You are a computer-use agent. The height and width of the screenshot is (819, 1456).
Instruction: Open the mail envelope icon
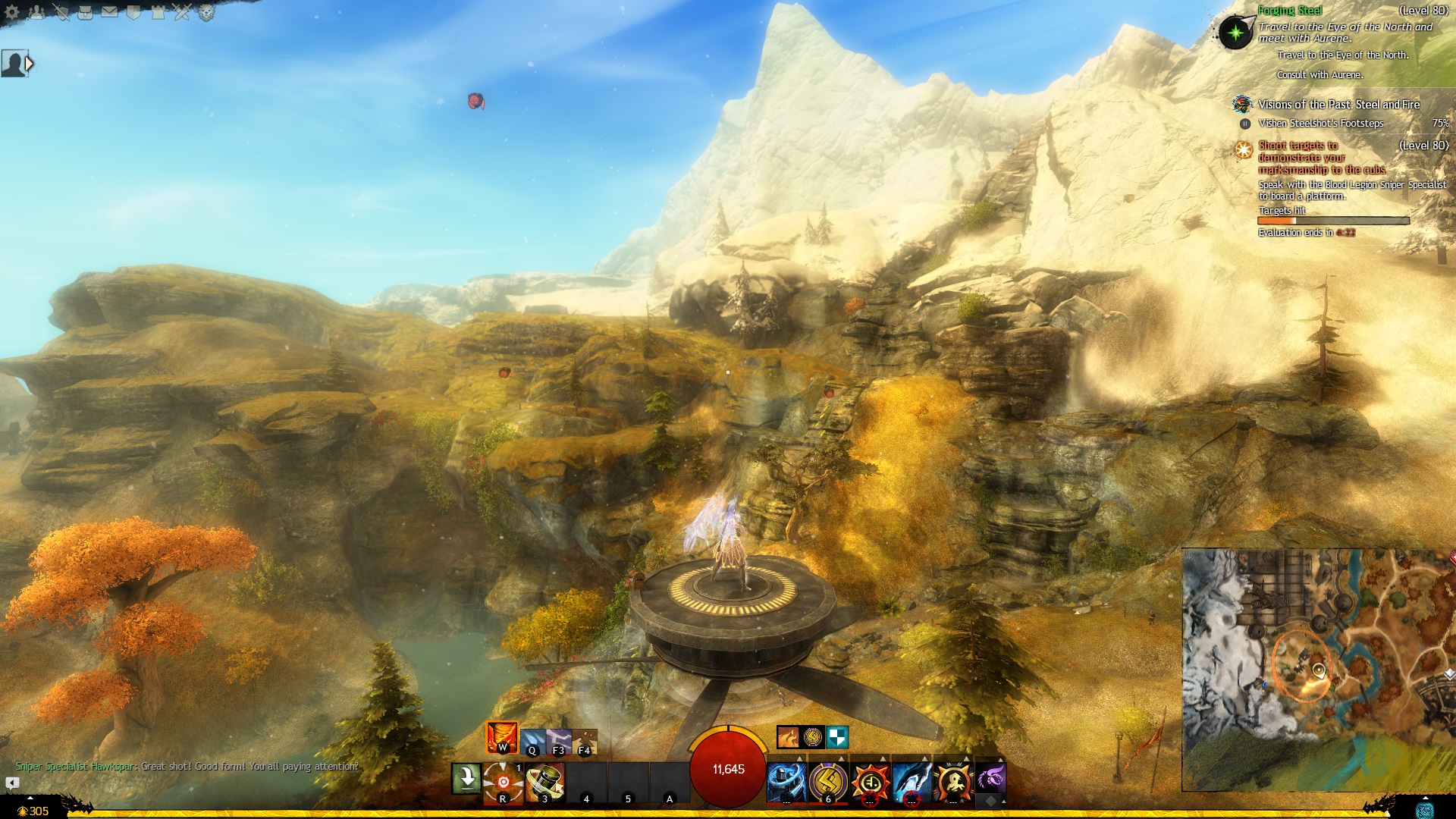point(110,12)
